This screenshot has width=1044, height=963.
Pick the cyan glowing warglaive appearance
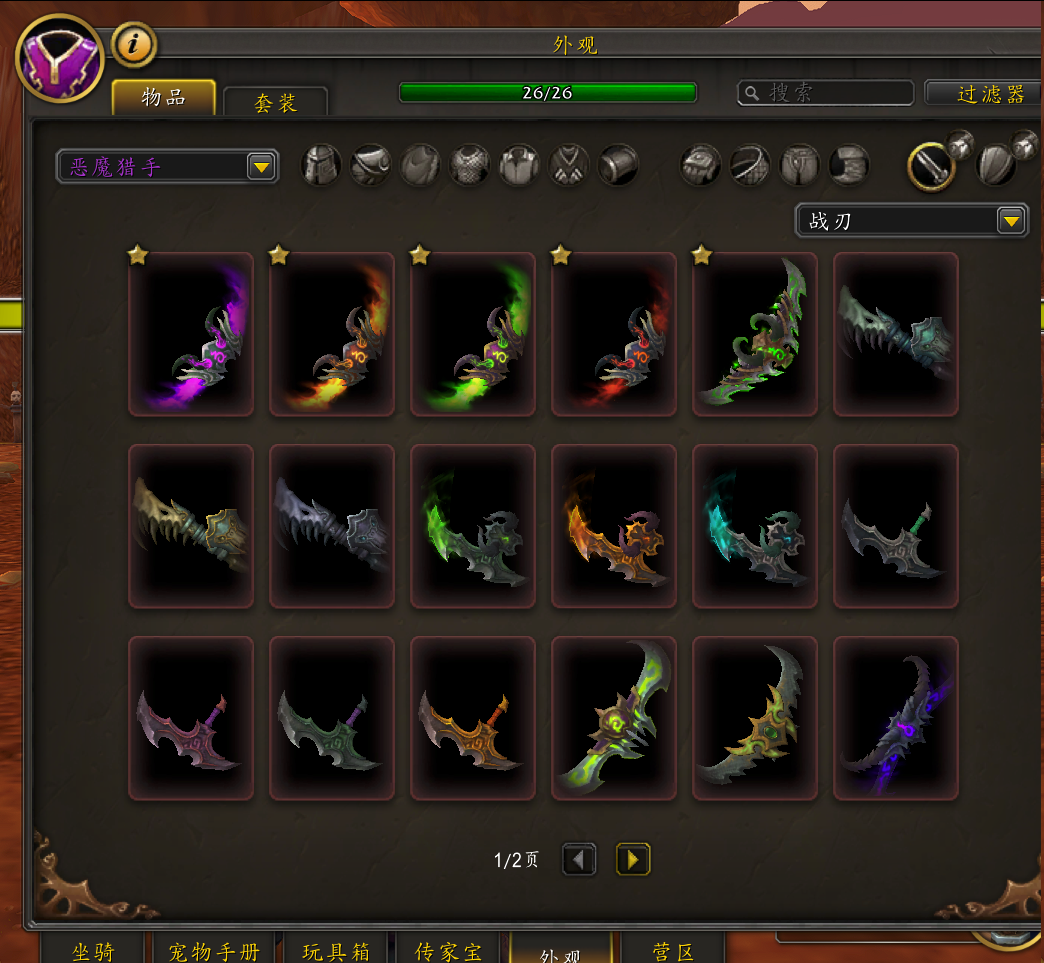coord(755,526)
